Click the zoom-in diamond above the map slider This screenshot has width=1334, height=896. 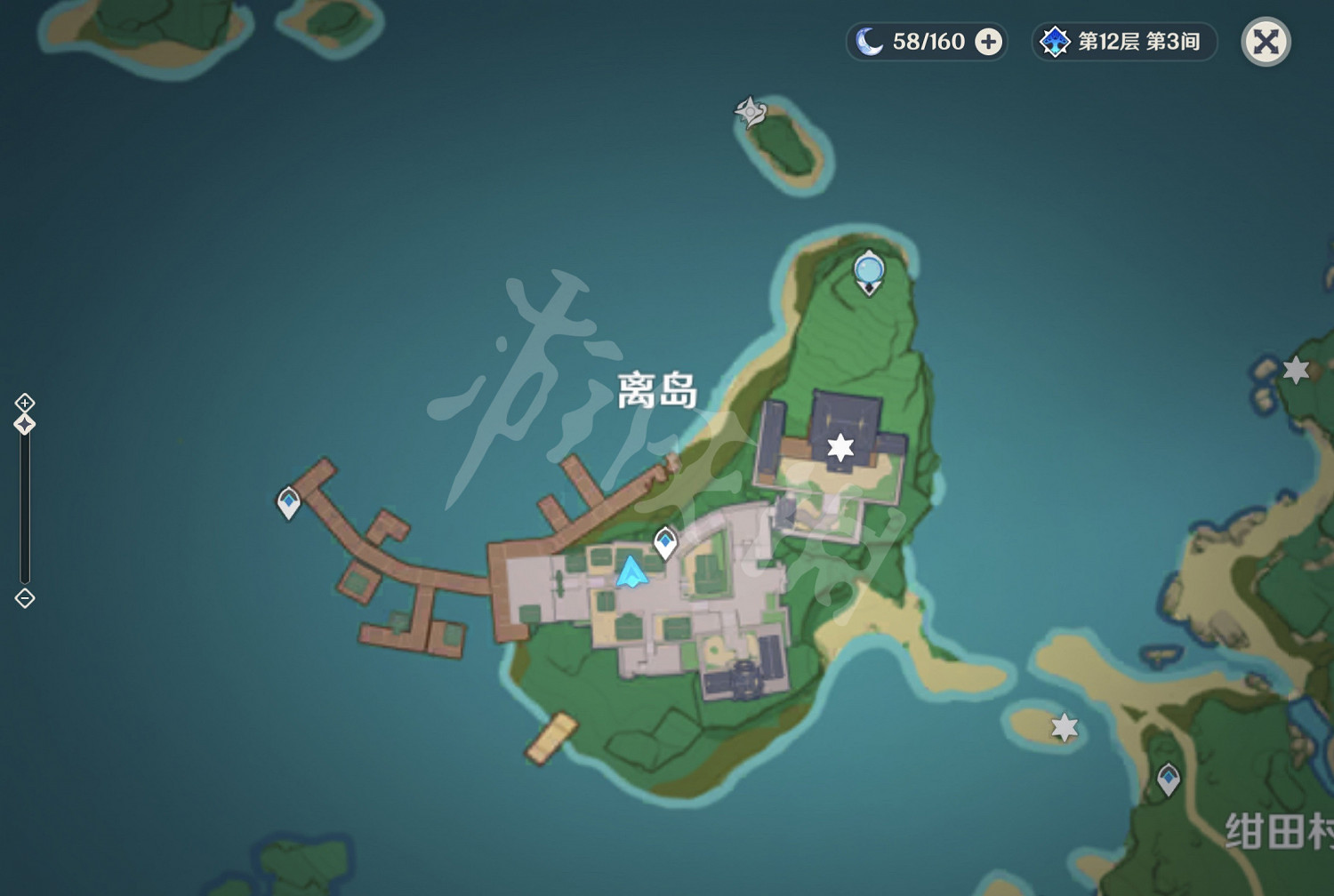(23, 402)
